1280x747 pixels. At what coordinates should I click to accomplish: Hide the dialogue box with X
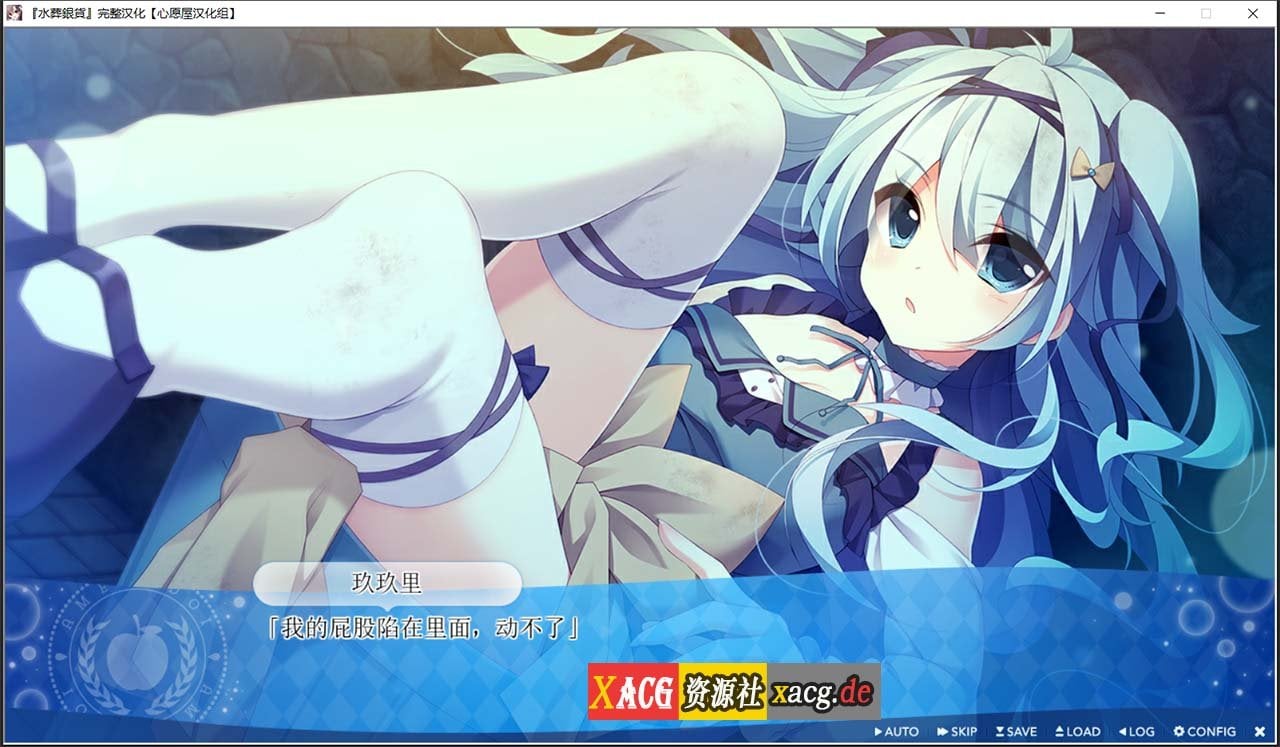point(1259,732)
